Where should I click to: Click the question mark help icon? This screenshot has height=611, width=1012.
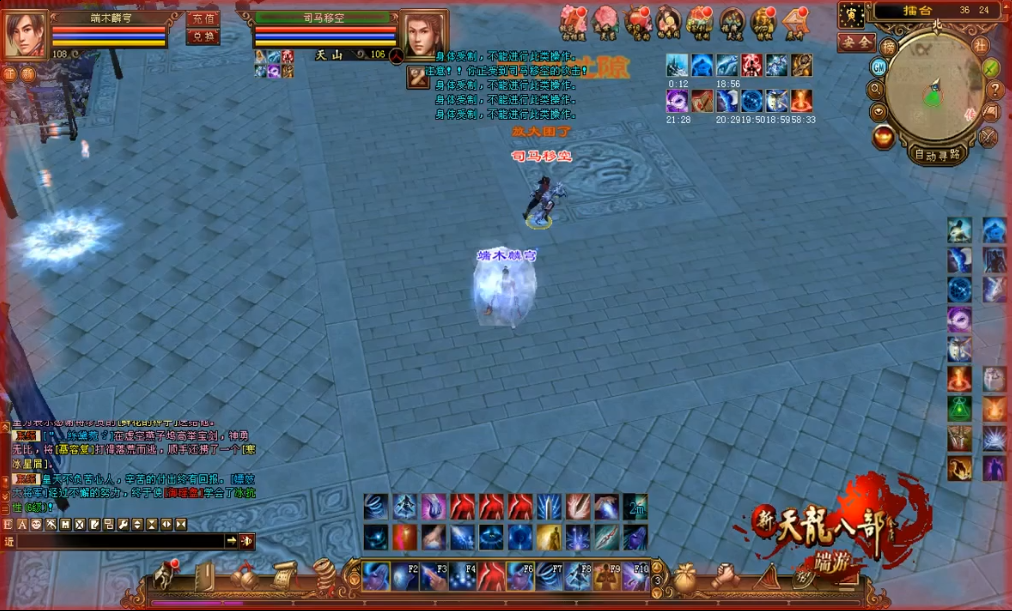tap(994, 89)
